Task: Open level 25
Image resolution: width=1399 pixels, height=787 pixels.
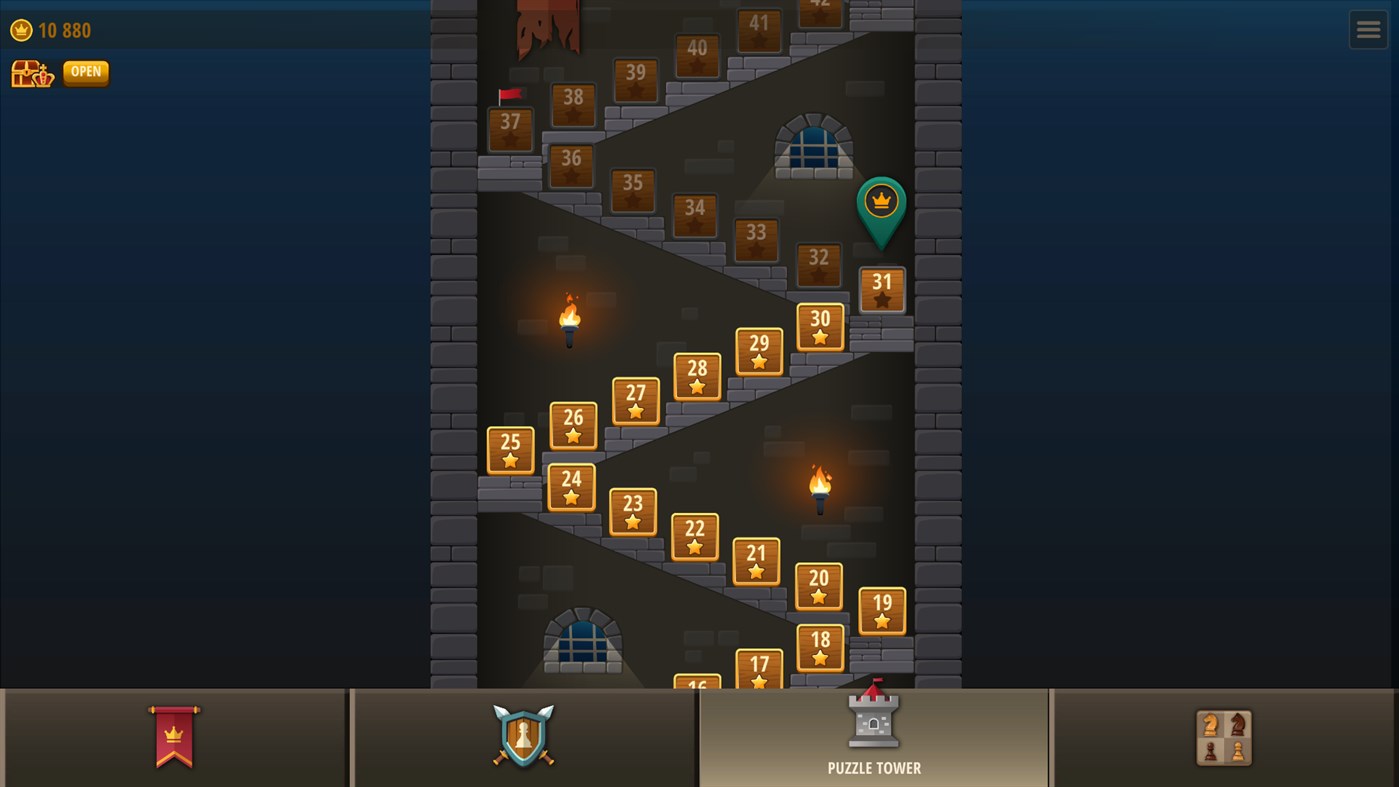Action: click(510, 450)
